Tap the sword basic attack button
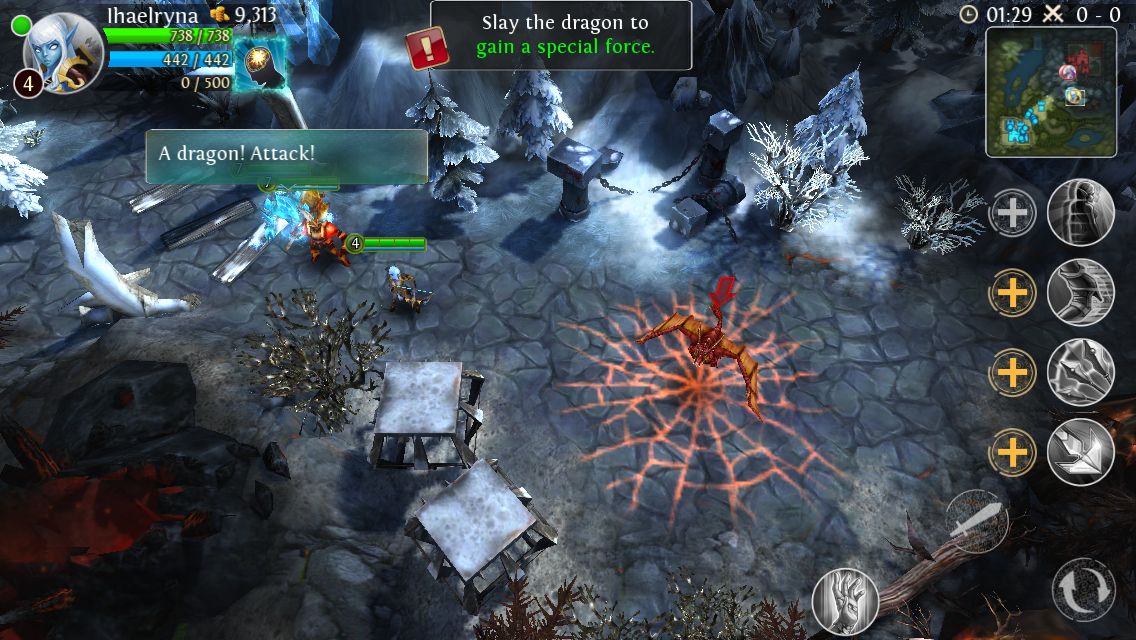The height and width of the screenshot is (640, 1136). (976, 522)
